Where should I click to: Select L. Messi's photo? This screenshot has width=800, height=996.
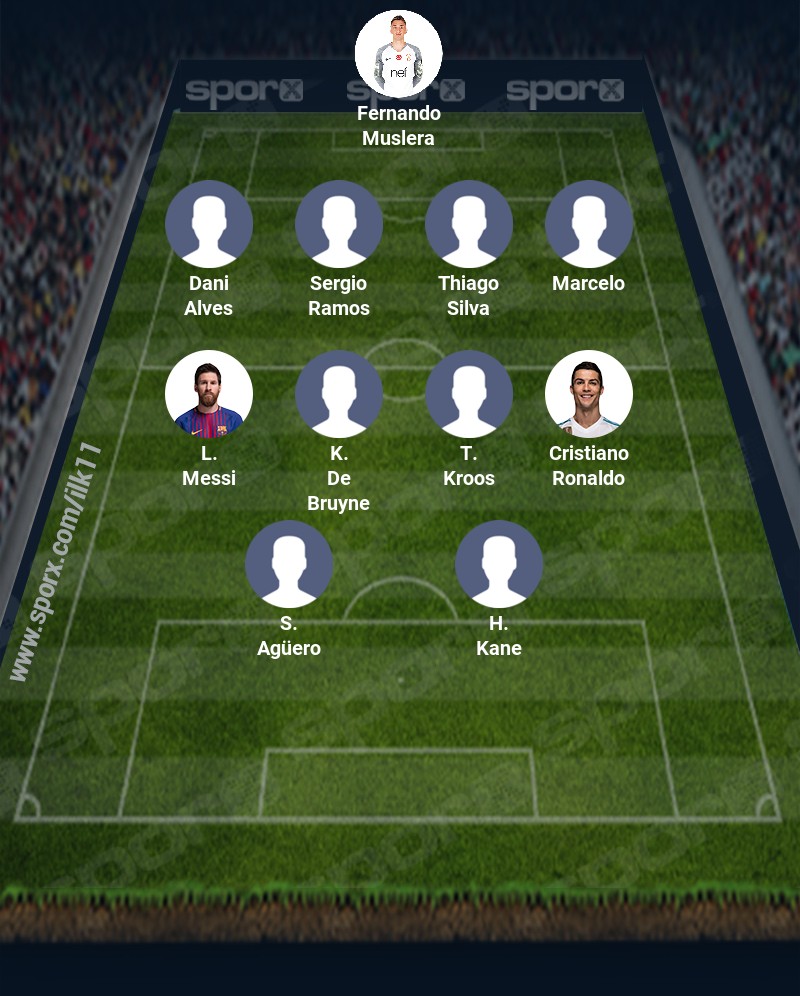click(209, 394)
